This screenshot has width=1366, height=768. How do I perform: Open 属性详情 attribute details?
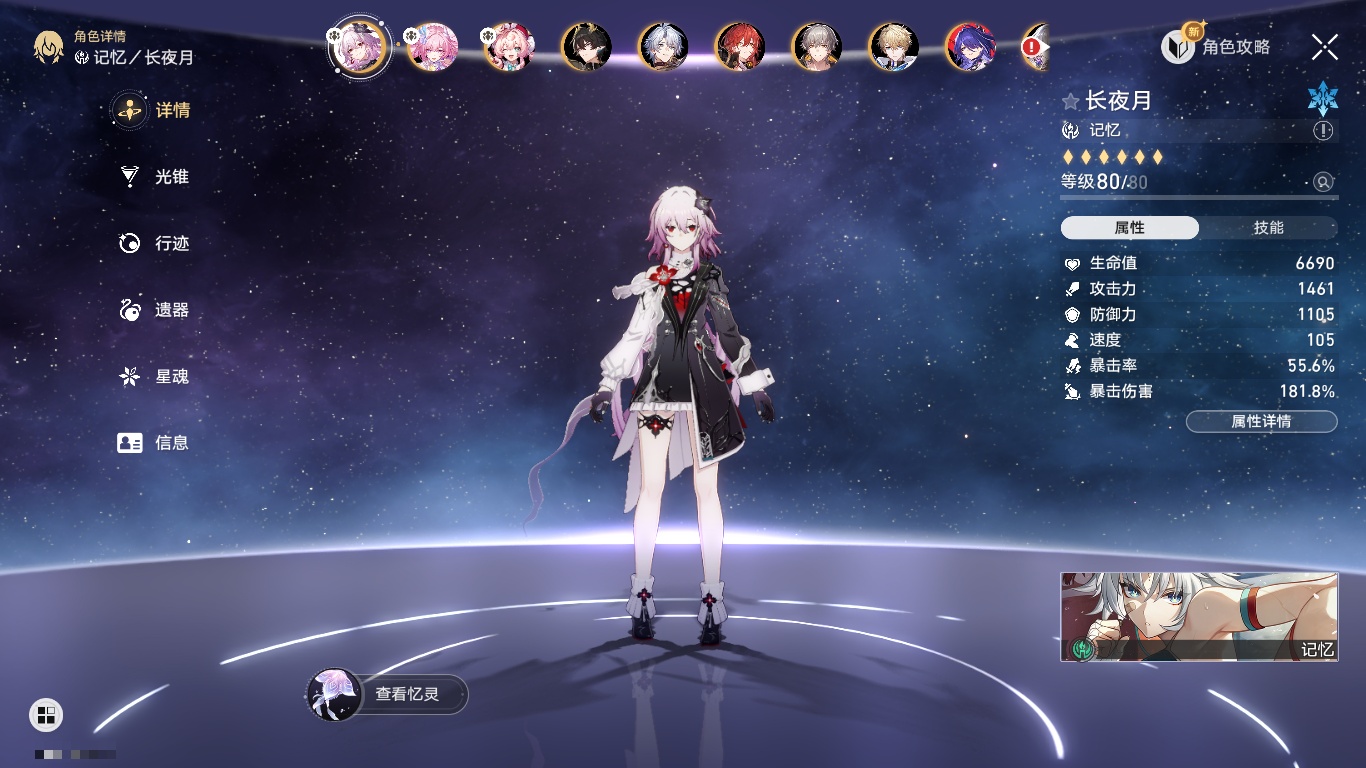[x=1261, y=422]
